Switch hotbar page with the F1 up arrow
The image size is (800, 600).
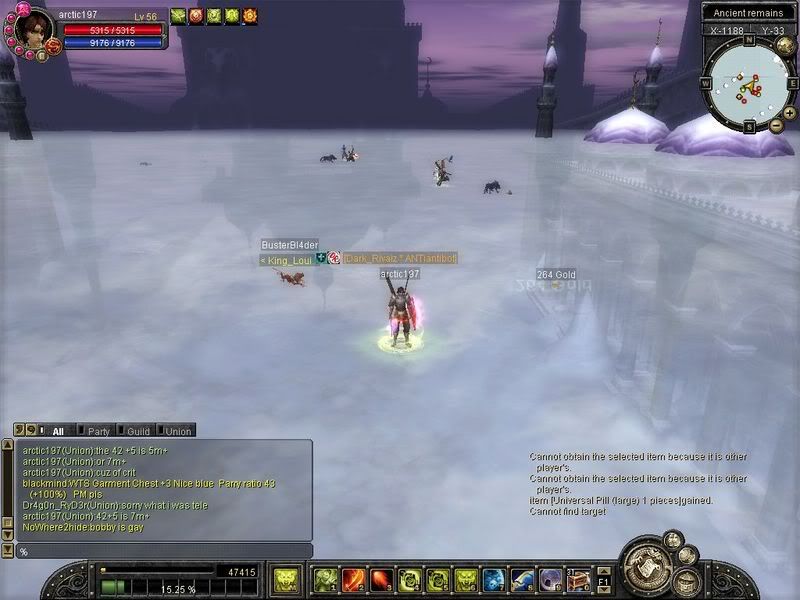point(603,571)
